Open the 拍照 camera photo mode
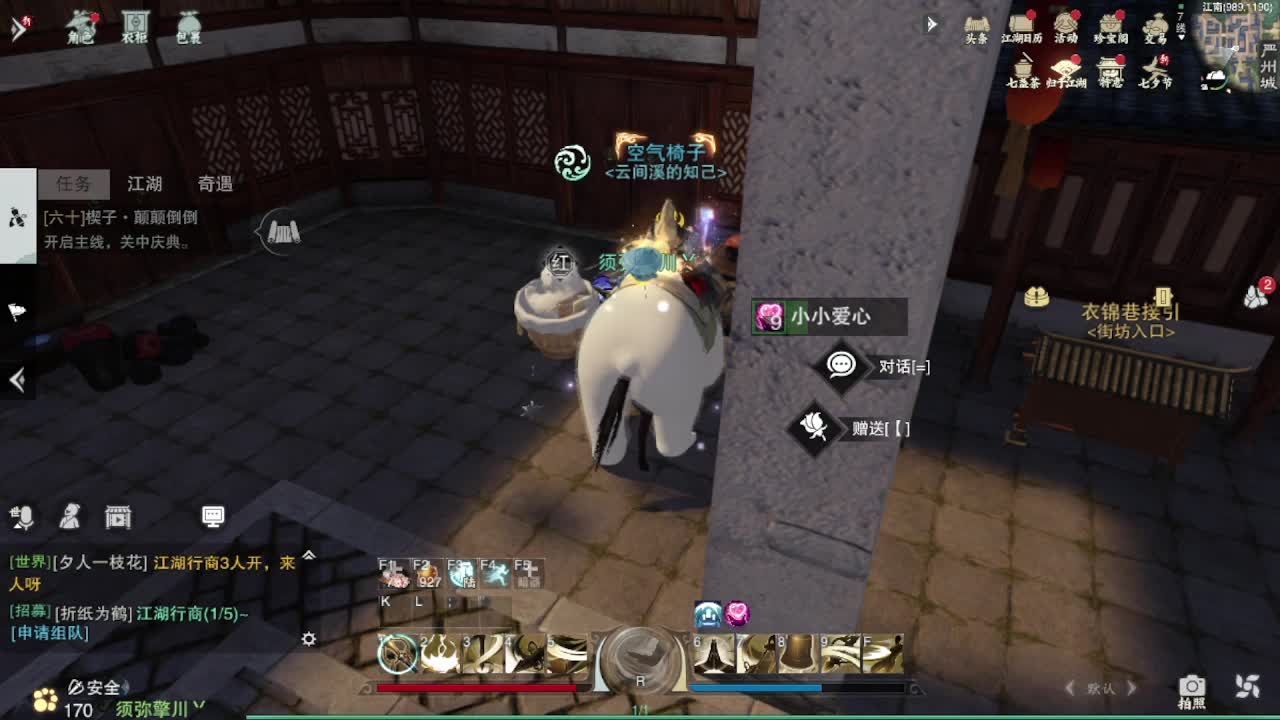 tap(1191, 688)
